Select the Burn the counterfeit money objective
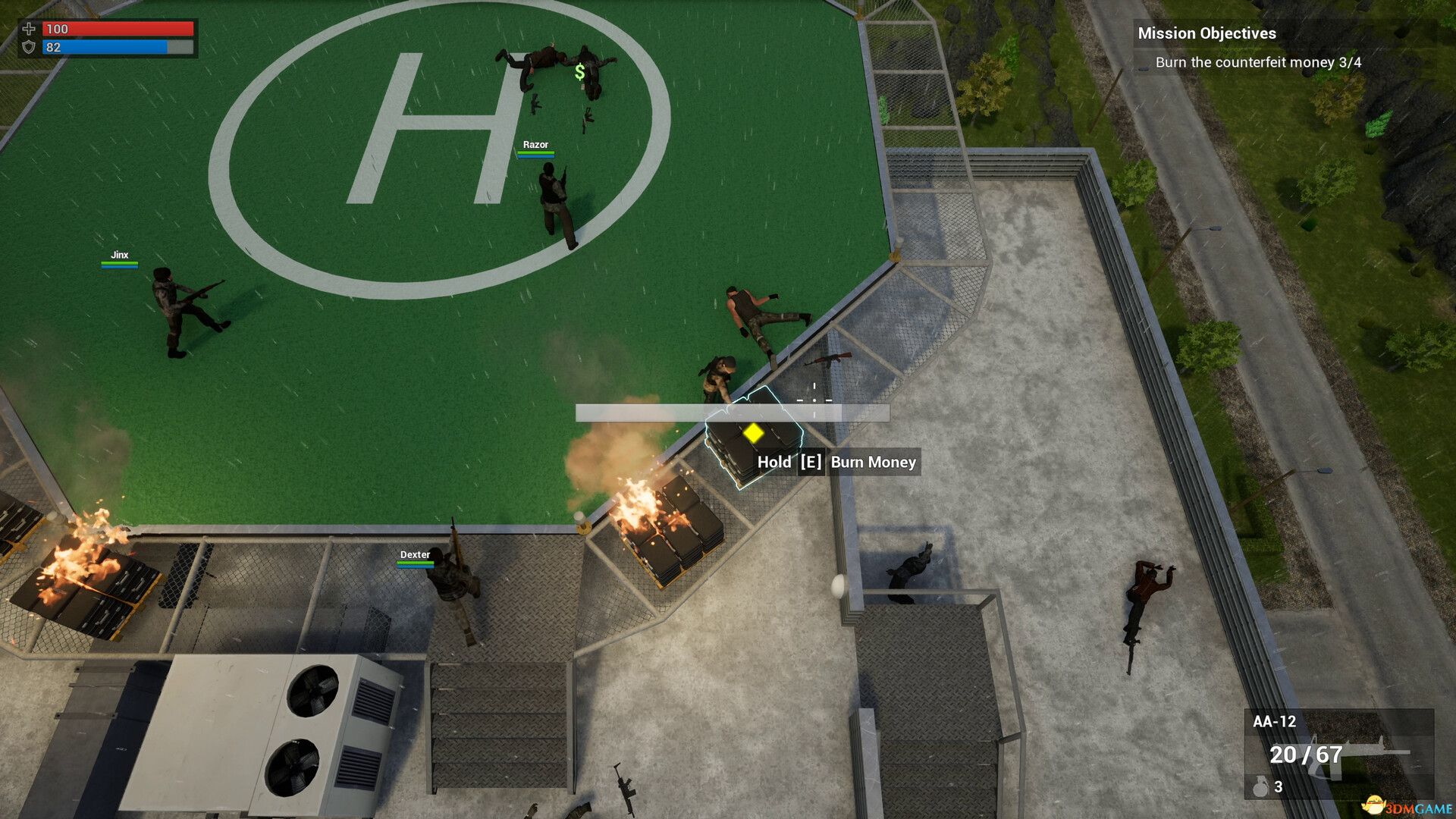The height and width of the screenshot is (819, 1456). (1258, 62)
